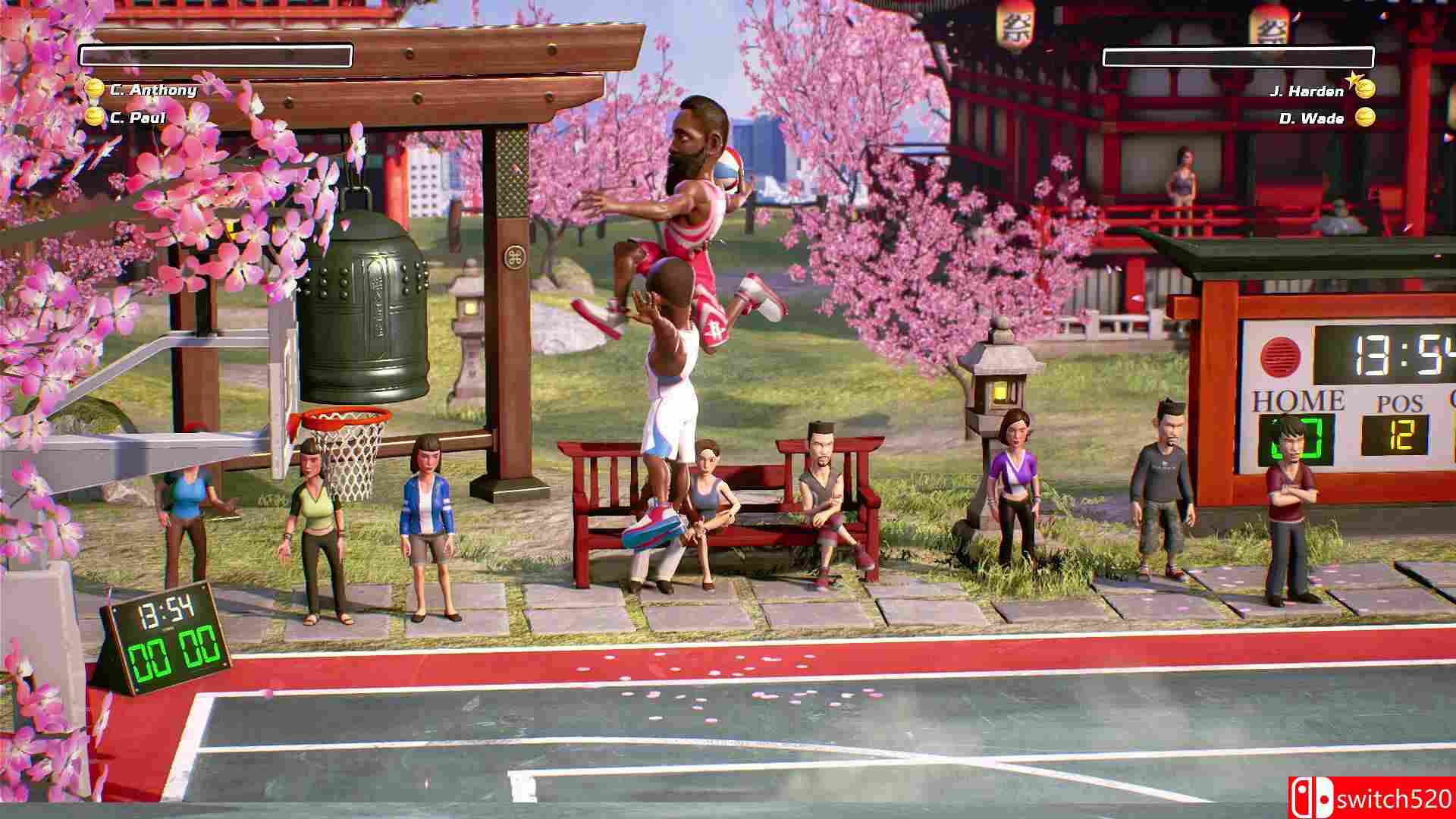Toggle the away team stamina bar
The width and height of the screenshot is (1456, 819).
point(1239,56)
